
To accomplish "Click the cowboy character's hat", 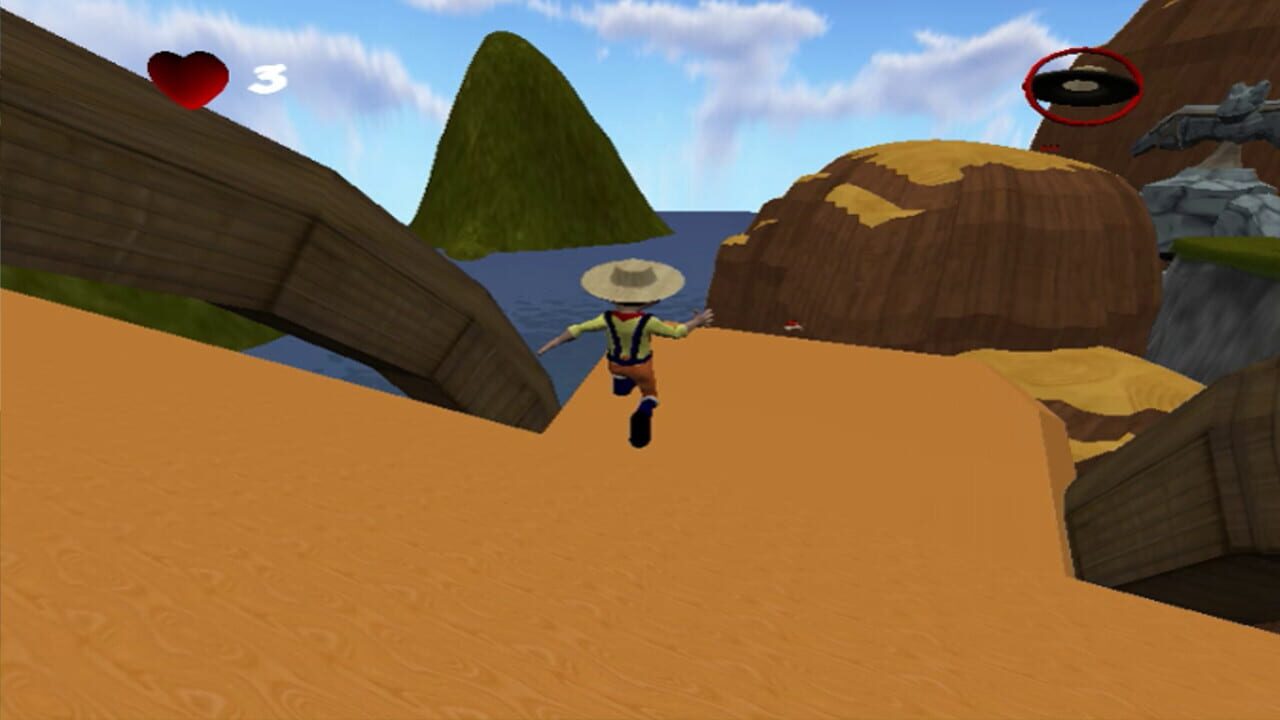I will [x=633, y=278].
